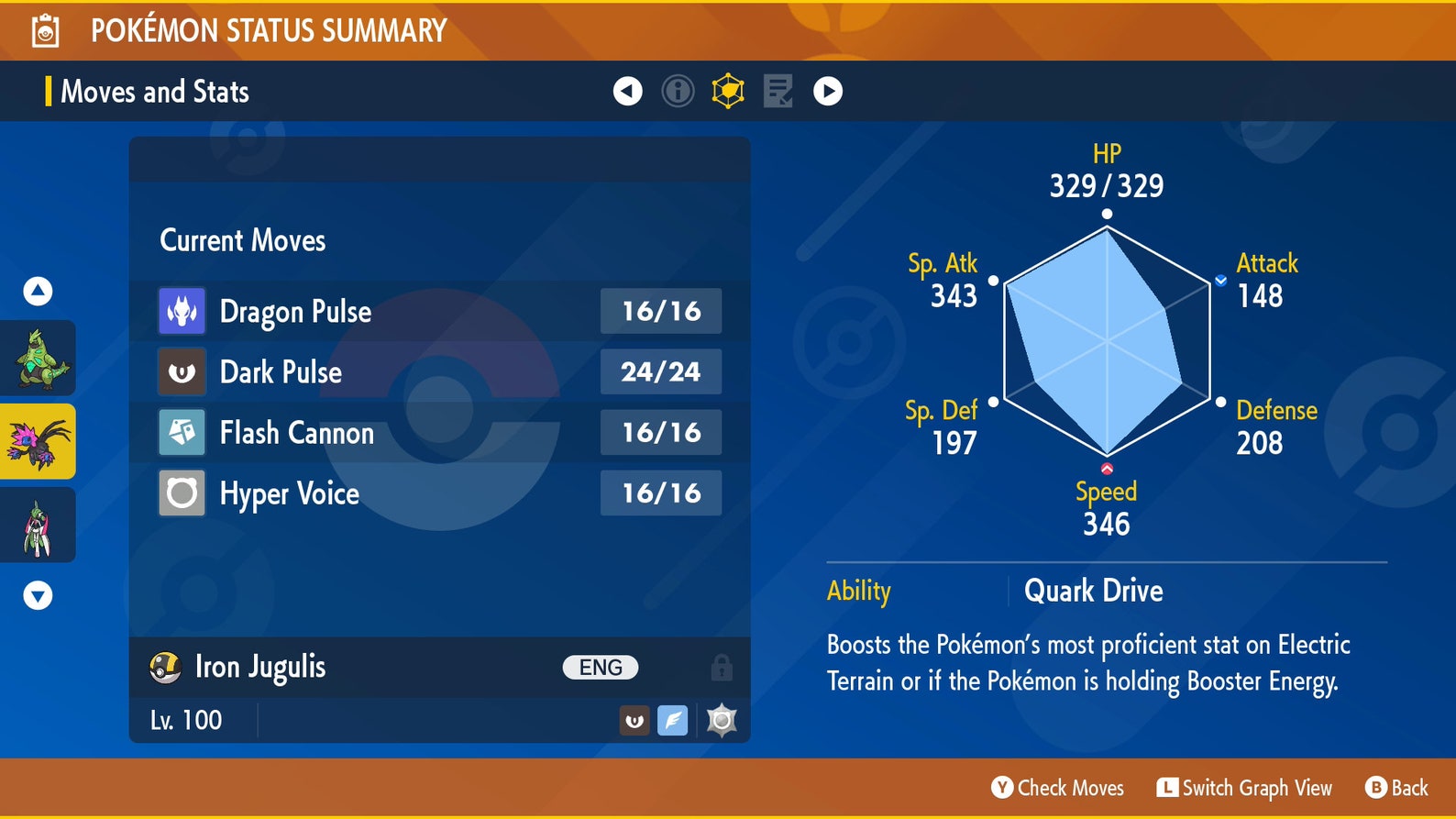Select the Moves and Stats tab
This screenshot has height=819, width=1456.
coord(153,91)
